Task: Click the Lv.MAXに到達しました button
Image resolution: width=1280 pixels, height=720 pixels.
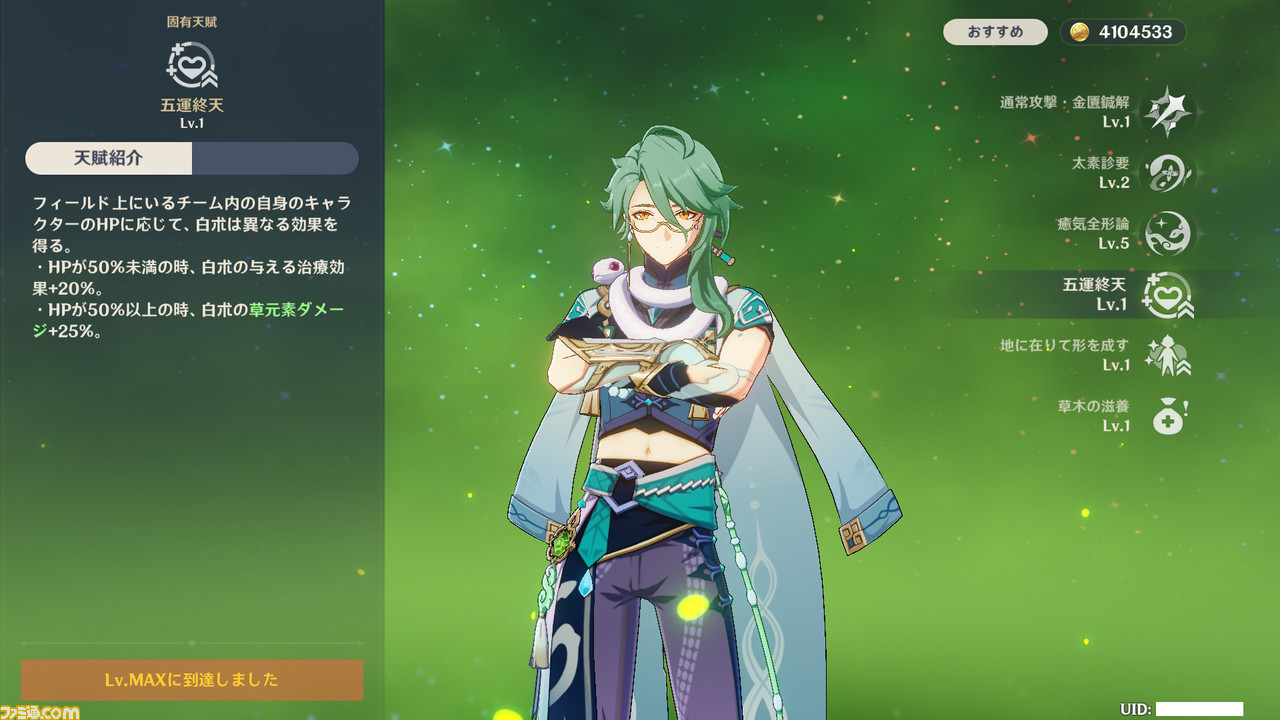Action: (192, 680)
